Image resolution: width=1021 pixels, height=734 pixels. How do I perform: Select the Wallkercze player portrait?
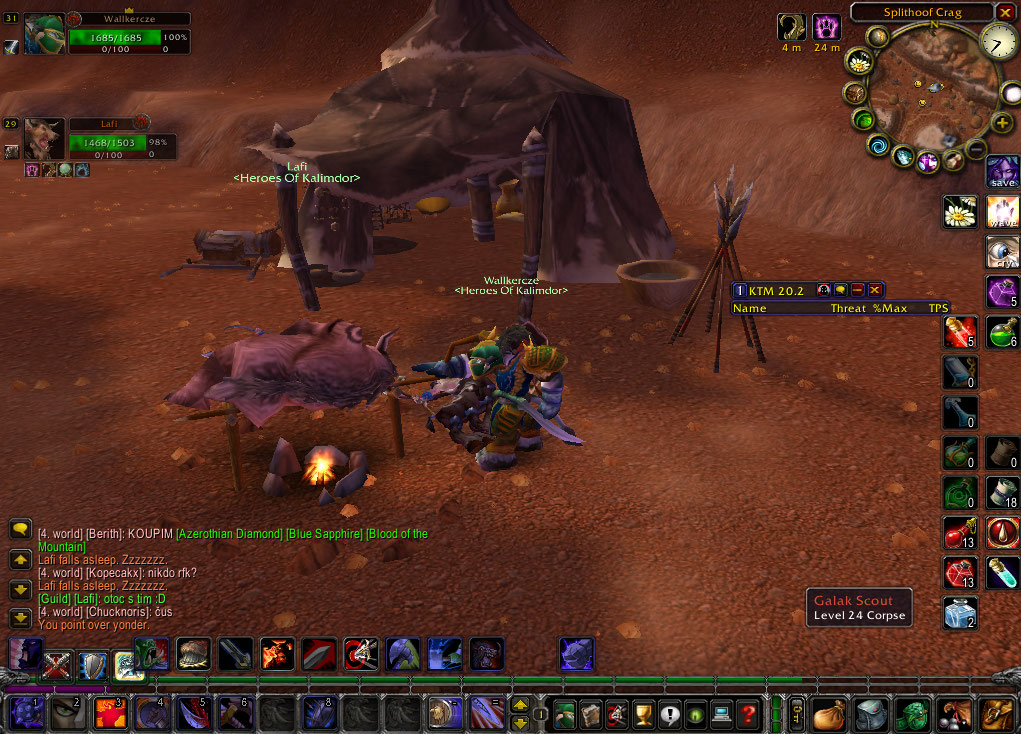point(44,34)
